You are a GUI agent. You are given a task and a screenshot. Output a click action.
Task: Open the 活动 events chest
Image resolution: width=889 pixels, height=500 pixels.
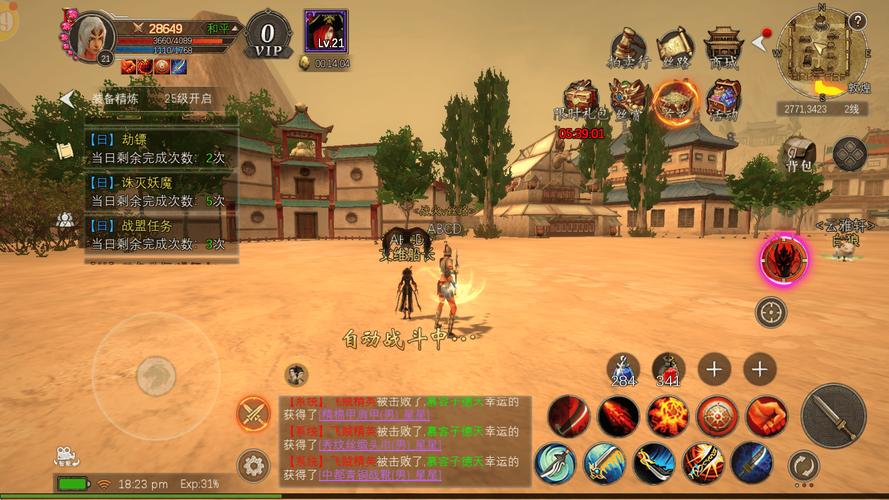722,101
